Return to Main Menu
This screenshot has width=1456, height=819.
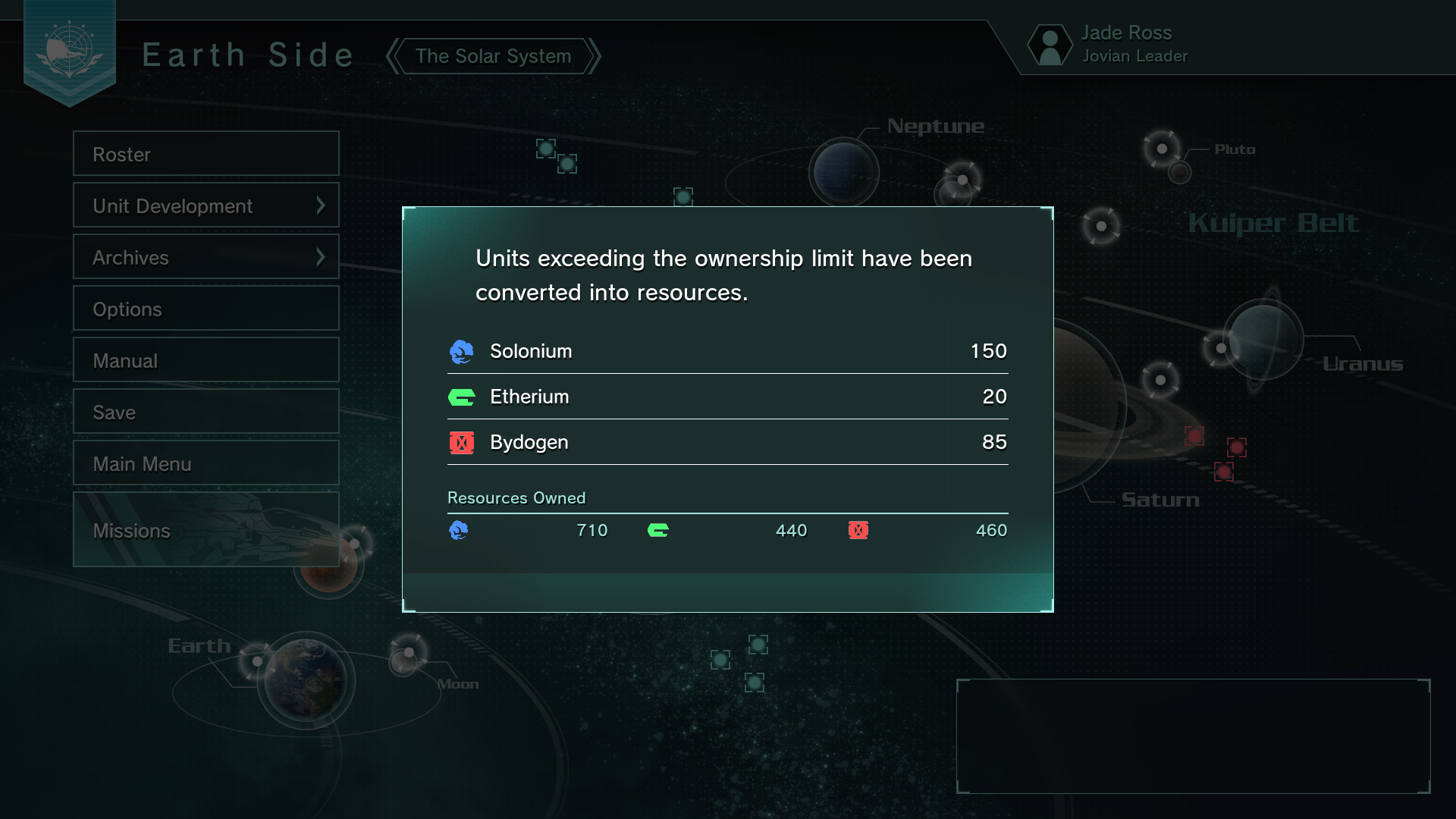206,463
